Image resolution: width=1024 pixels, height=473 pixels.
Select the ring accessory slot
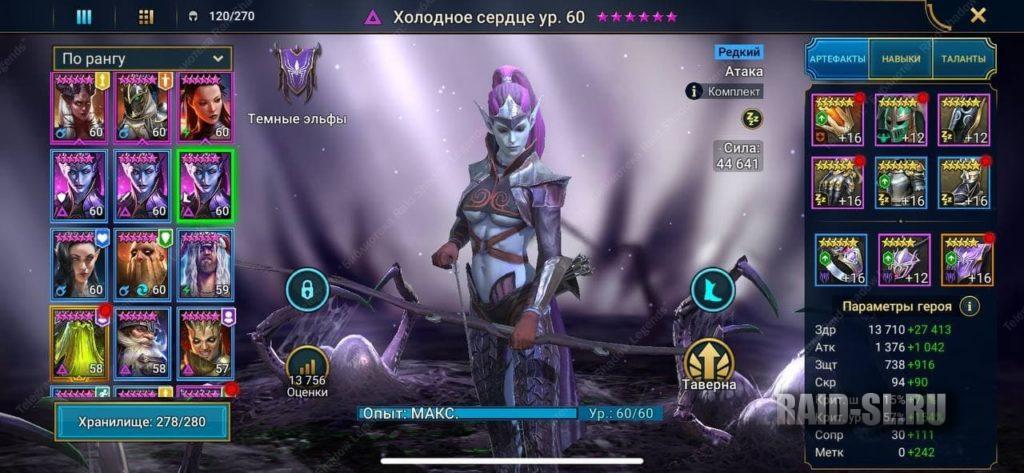point(840,259)
